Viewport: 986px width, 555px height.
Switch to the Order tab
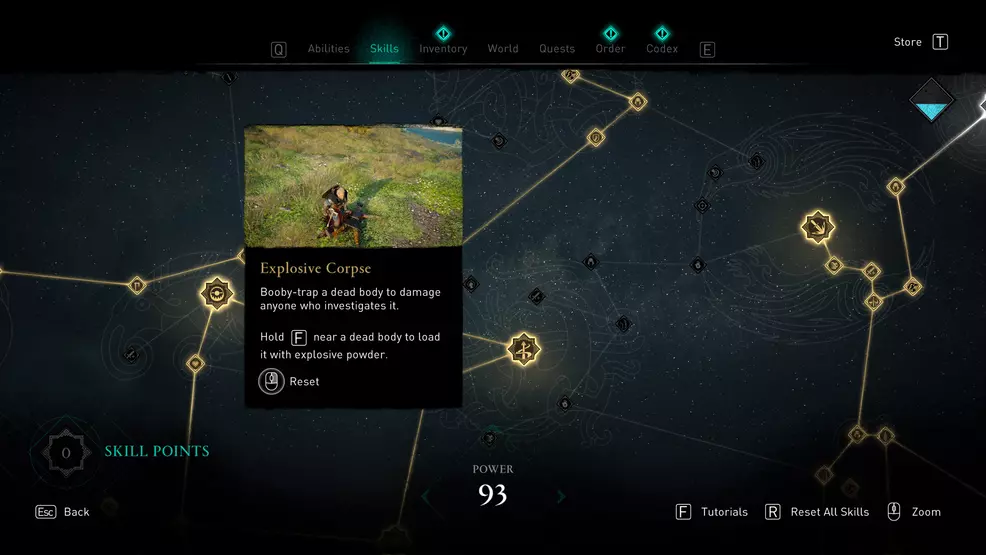tap(610, 49)
